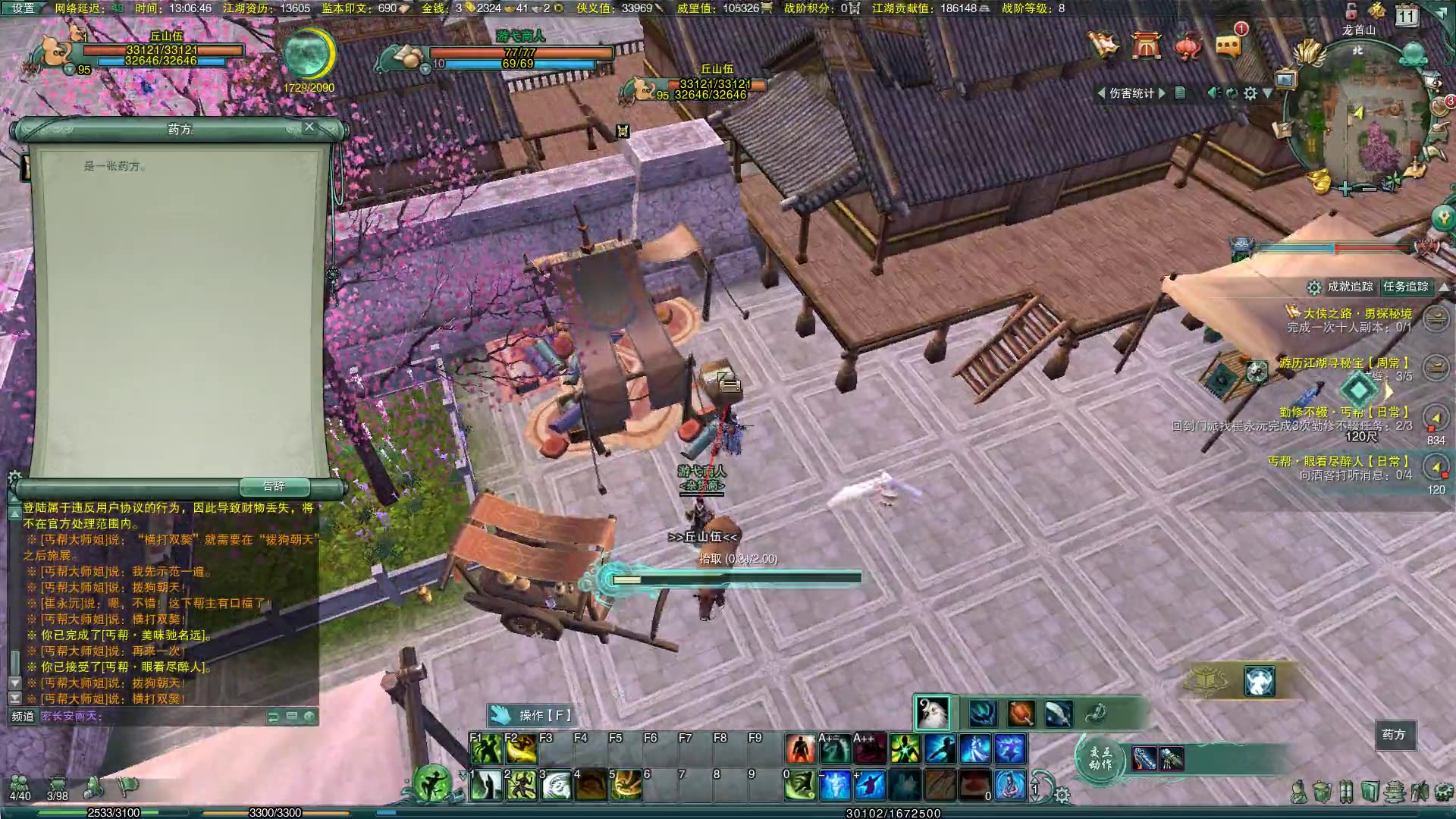Open the red gate archway icon
The width and height of the screenshot is (1456, 819).
click(x=1146, y=45)
